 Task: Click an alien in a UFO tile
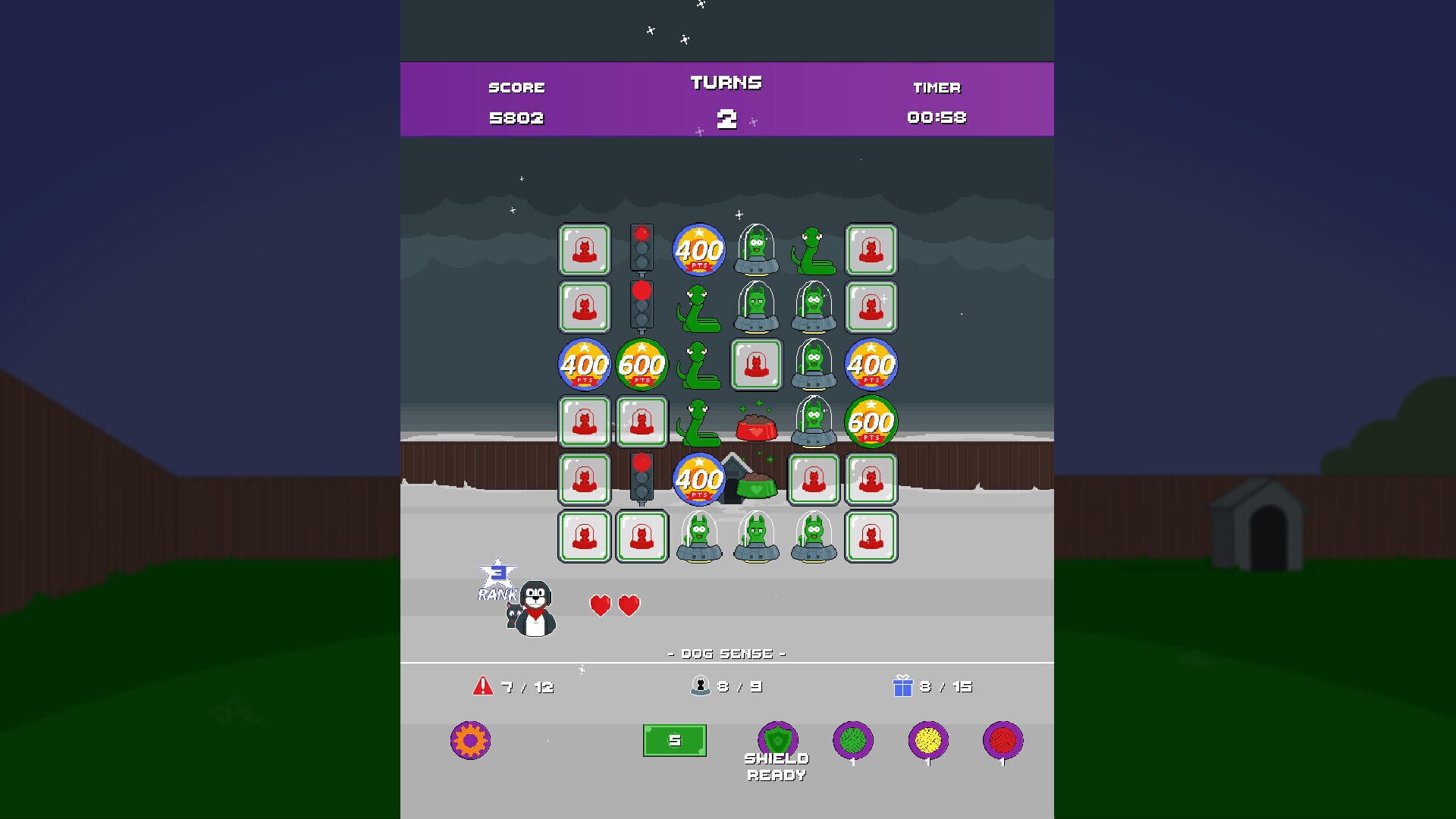point(755,250)
